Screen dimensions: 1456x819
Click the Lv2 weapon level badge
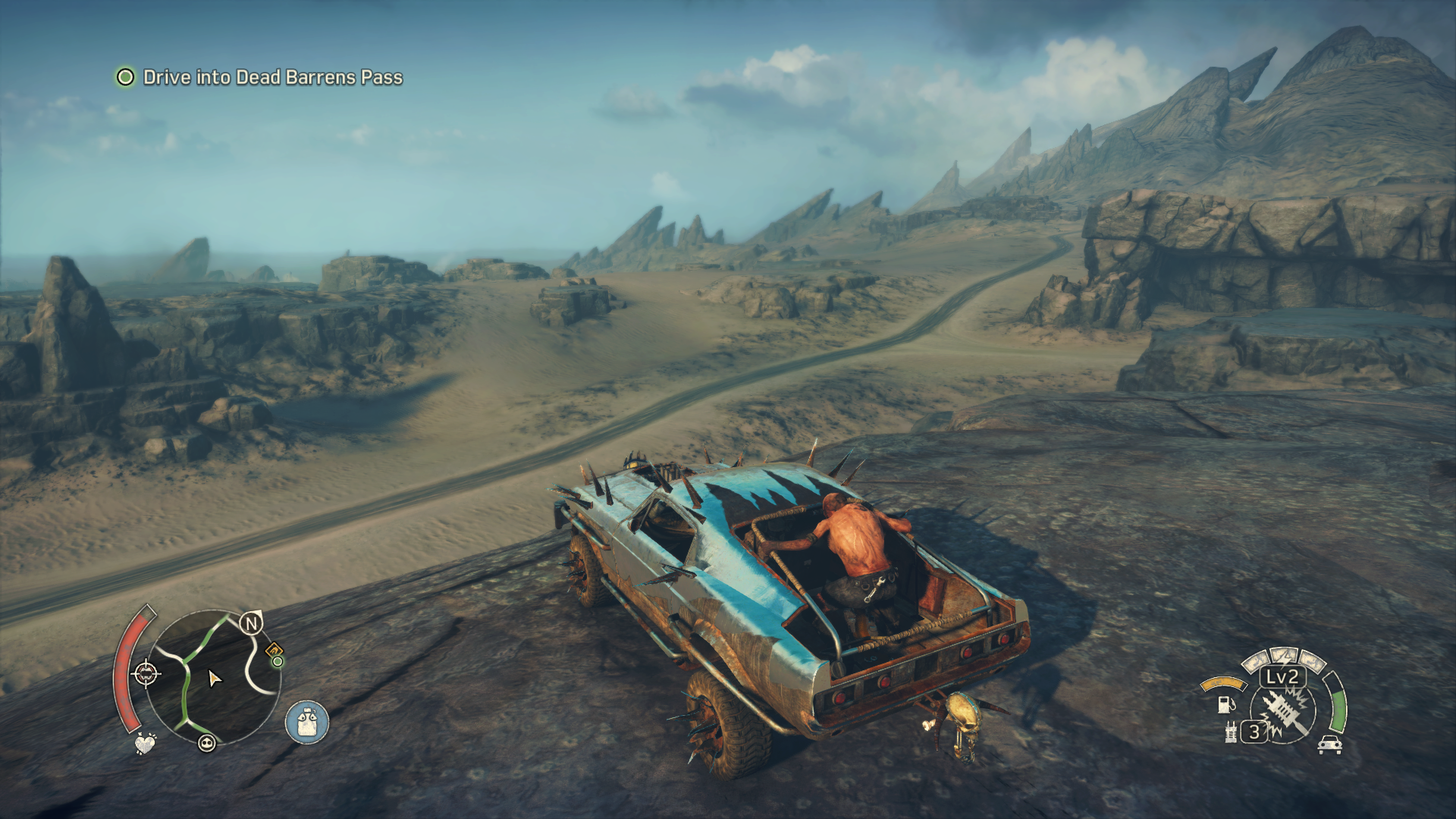tap(1282, 676)
